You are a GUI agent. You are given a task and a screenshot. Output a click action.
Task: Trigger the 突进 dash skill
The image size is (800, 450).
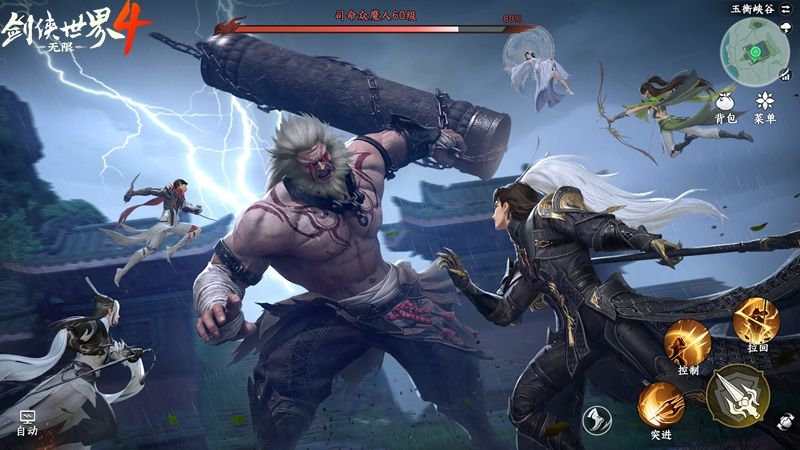(x=661, y=405)
